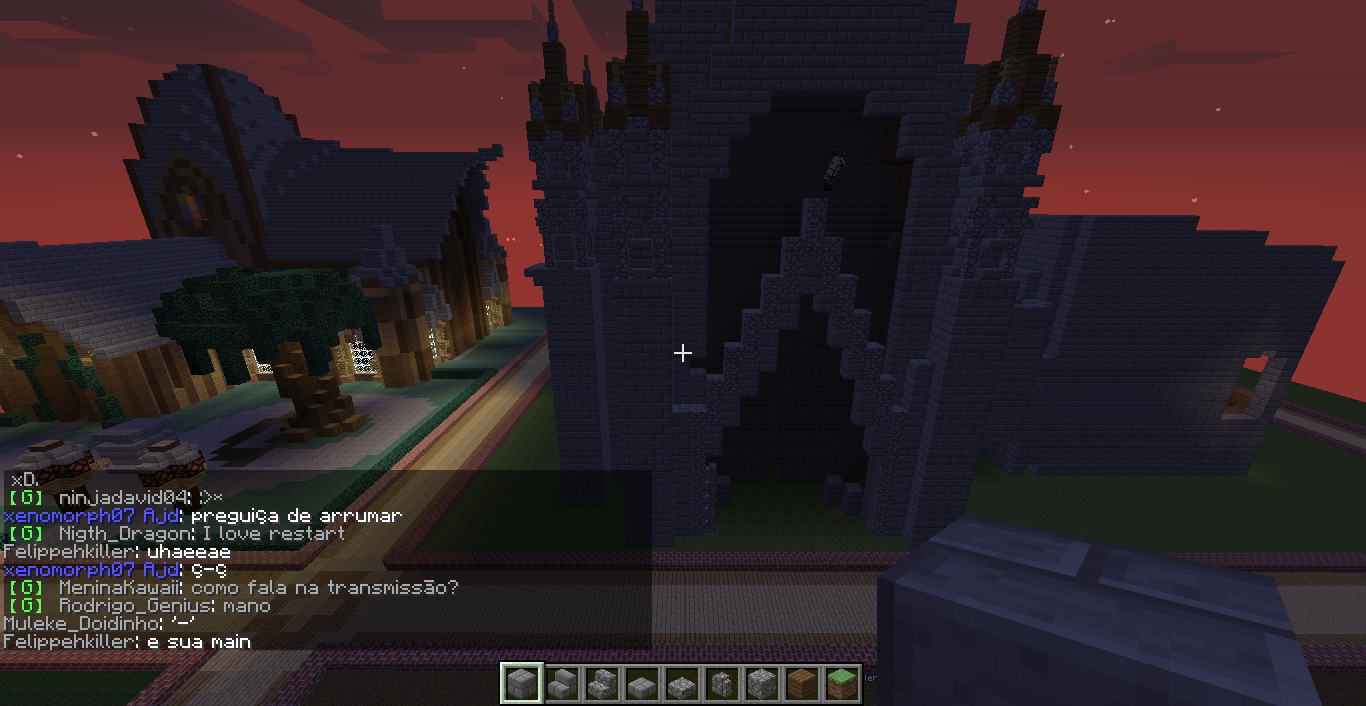This screenshot has width=1366, height=706.
Task: Choose the wooden planks hotbar slot
Action: tap(800, 683)
